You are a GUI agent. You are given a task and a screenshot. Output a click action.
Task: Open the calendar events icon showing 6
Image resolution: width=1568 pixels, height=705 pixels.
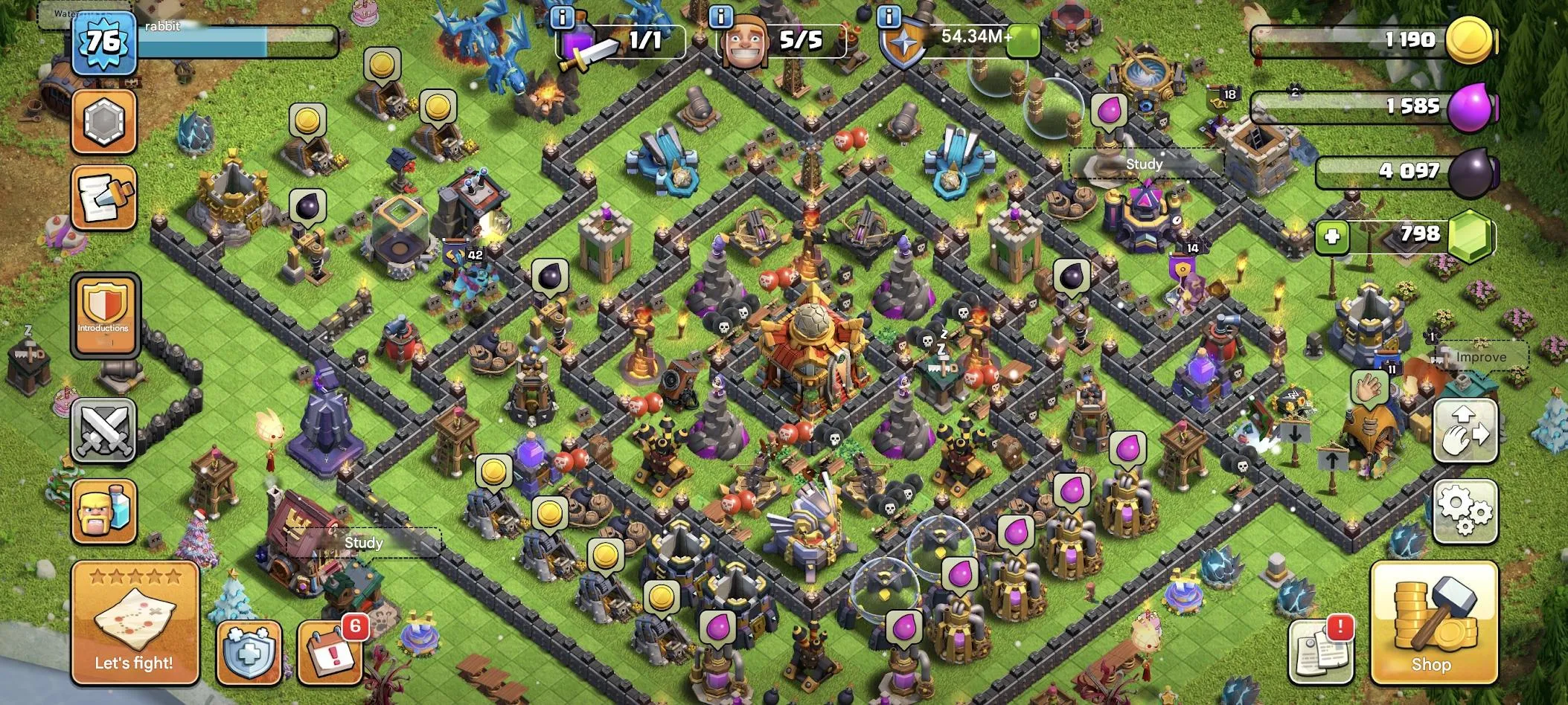pos(330,654)
